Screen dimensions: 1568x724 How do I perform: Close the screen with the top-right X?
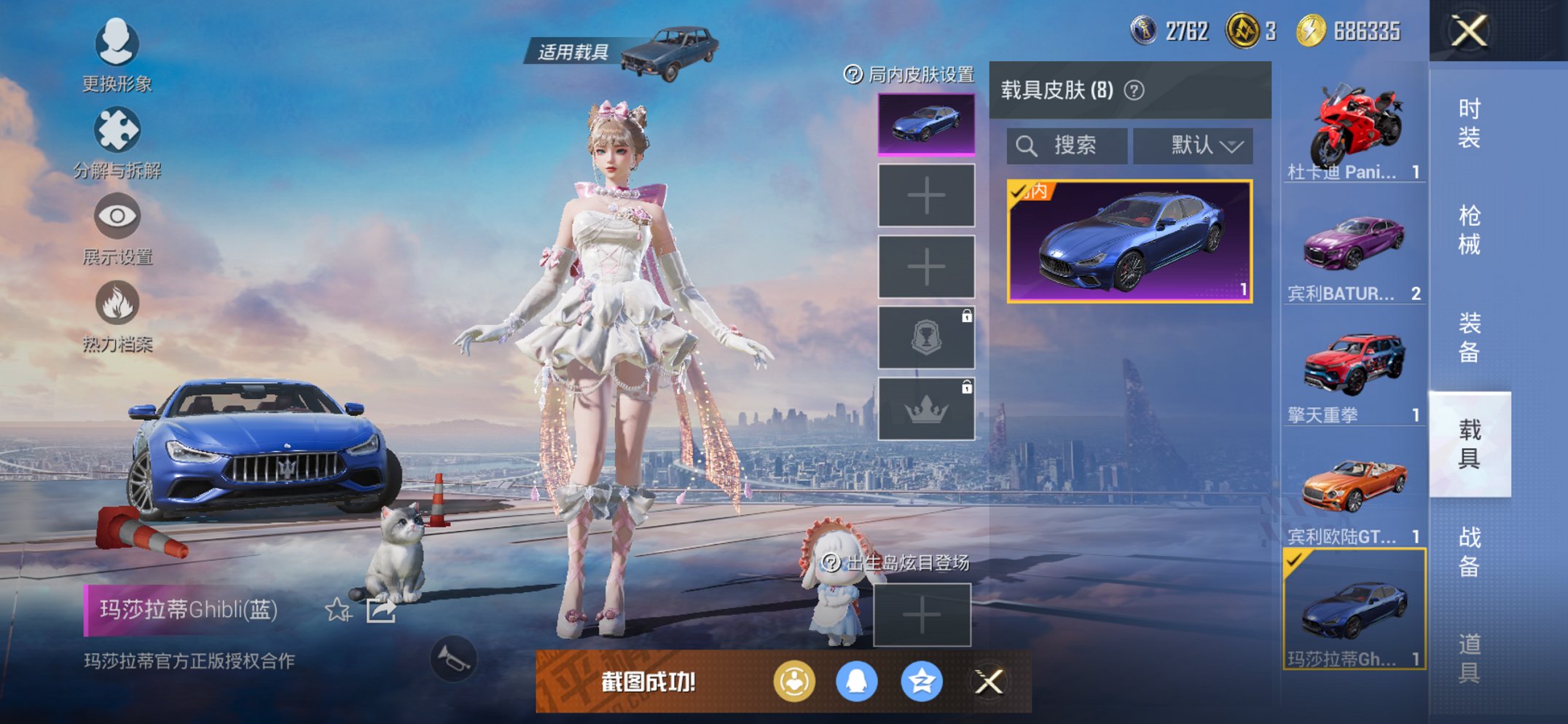pos(1468,29)
